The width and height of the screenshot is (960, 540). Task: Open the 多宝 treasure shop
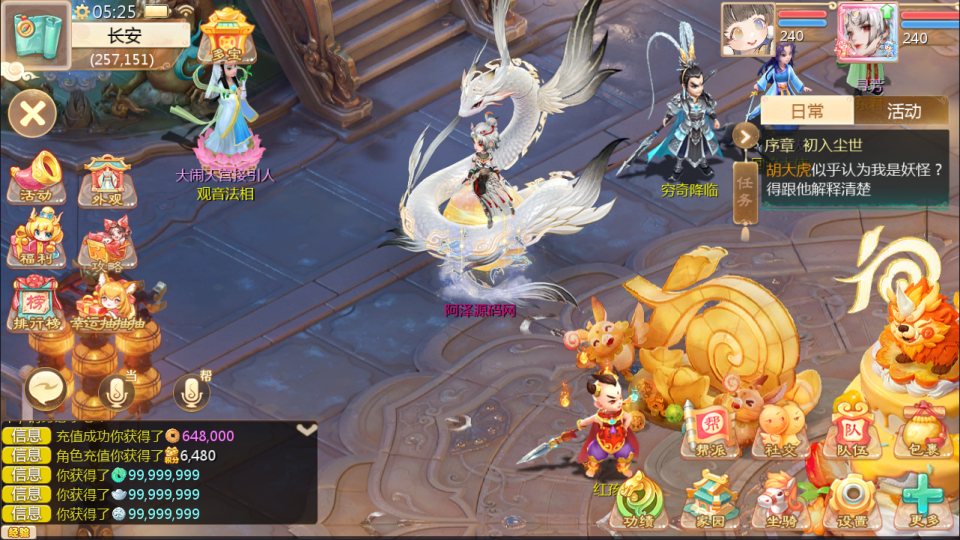click(221, 39)
